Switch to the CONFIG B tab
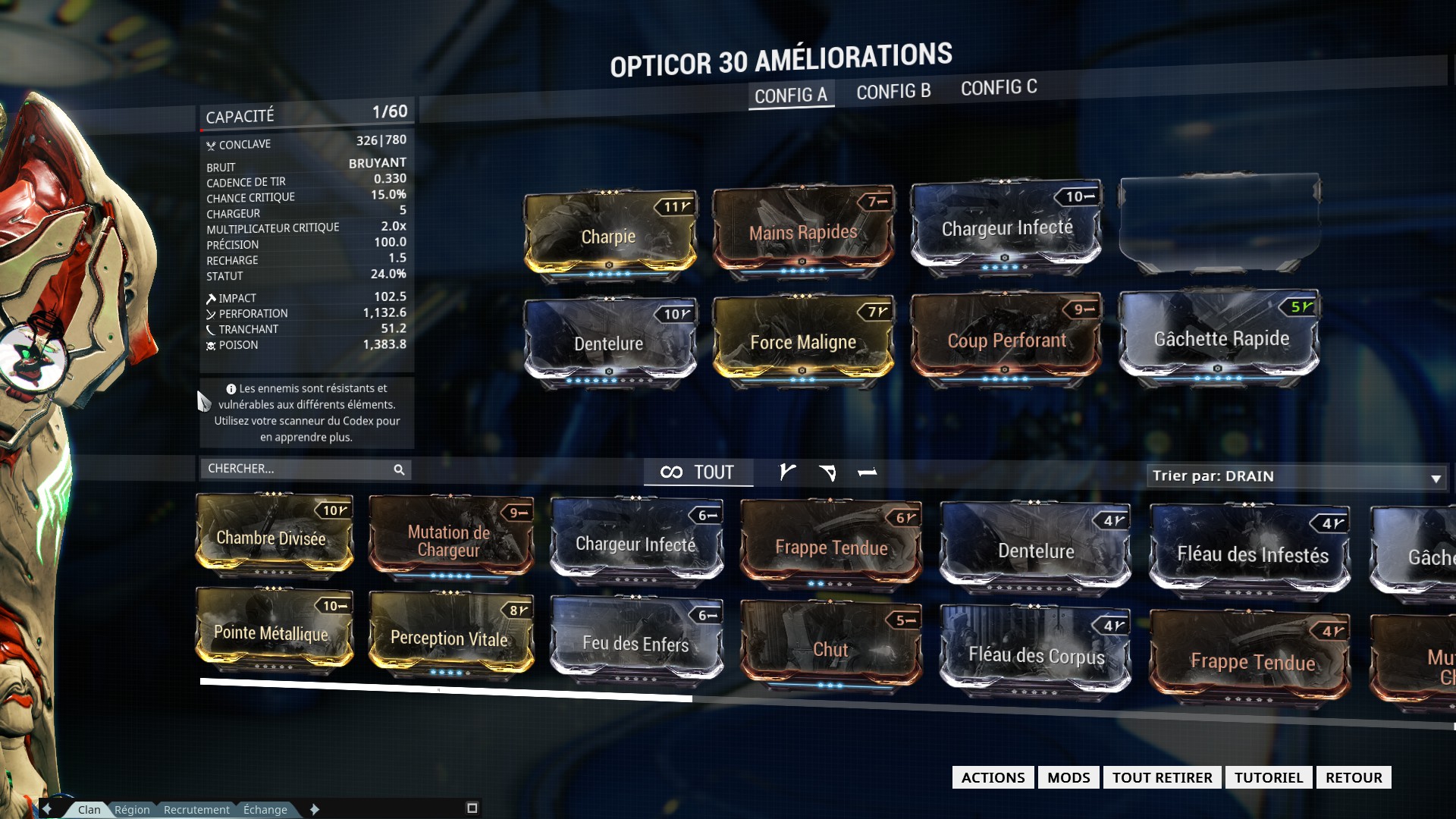The height and width of the screenshot is (819, 1456). pos(893,92)
